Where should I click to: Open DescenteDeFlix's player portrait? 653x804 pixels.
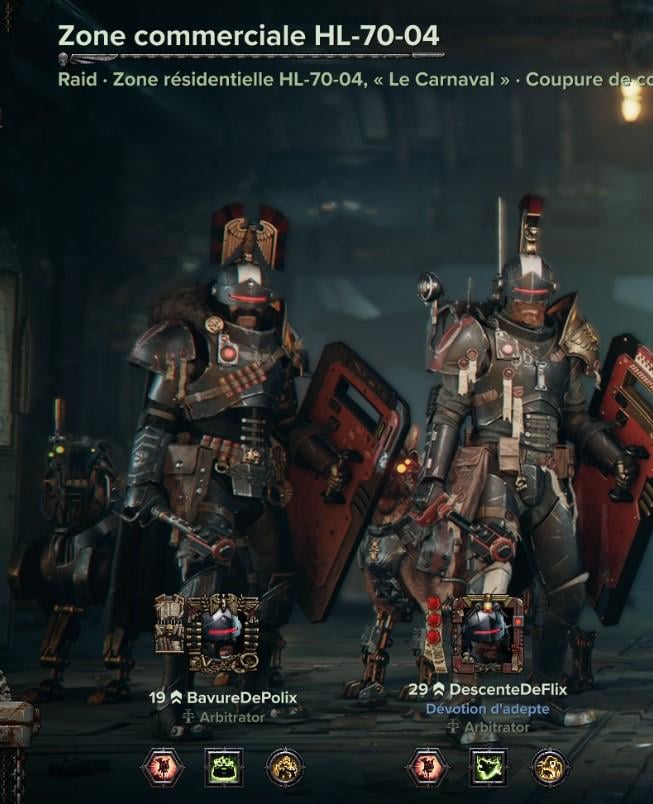(487, 634)
